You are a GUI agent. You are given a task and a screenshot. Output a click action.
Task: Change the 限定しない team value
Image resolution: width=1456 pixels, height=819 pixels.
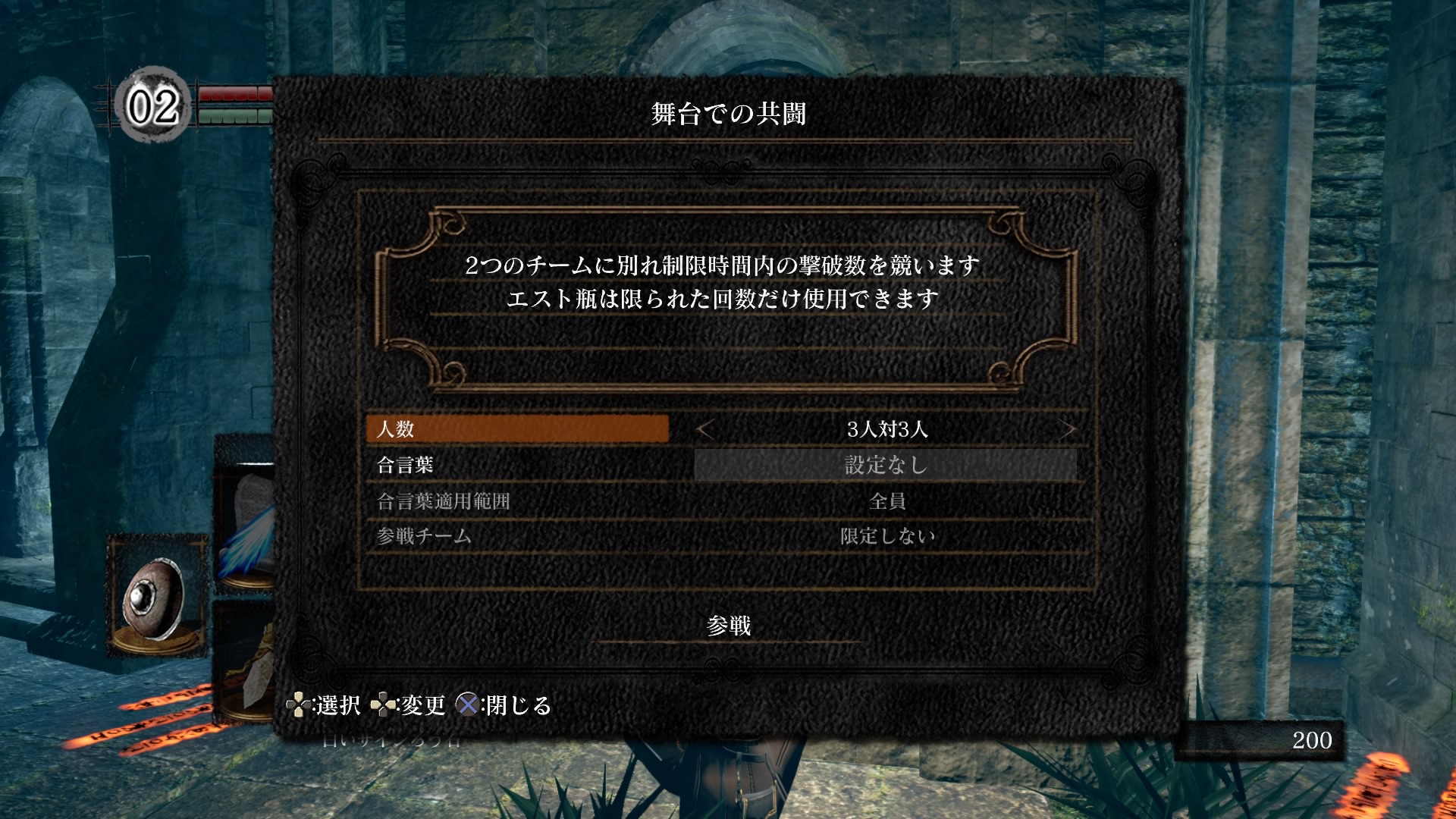point(886,536)
